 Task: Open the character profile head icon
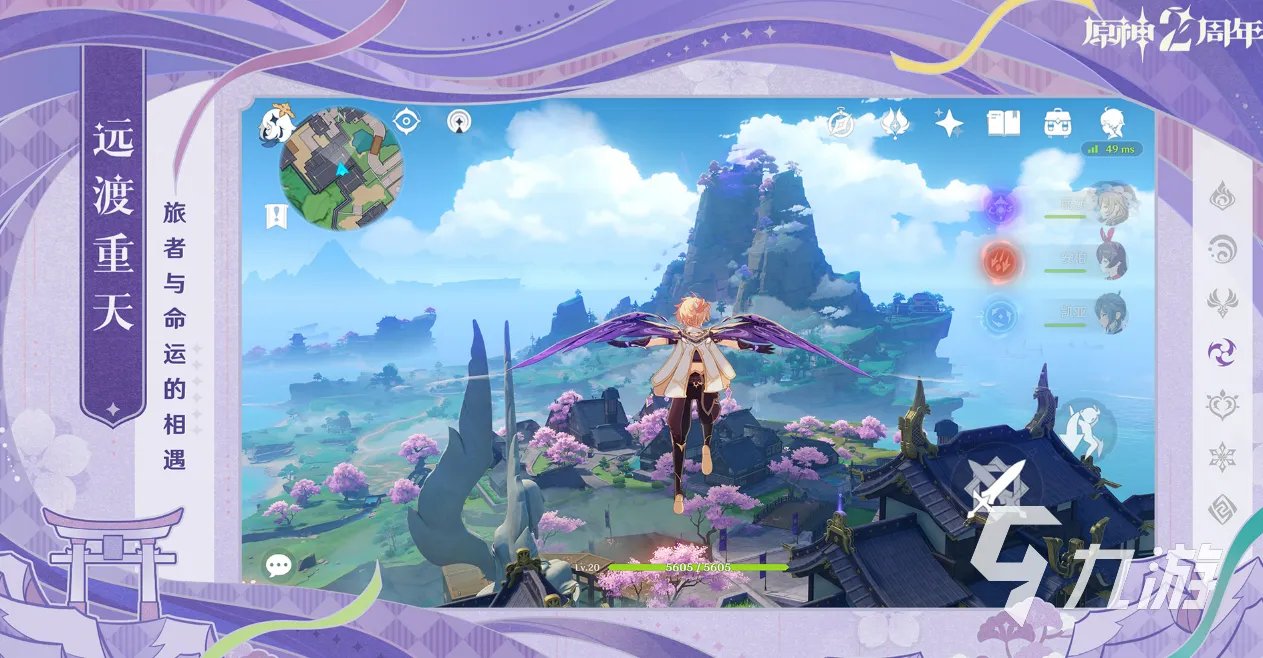(1112, 123)
